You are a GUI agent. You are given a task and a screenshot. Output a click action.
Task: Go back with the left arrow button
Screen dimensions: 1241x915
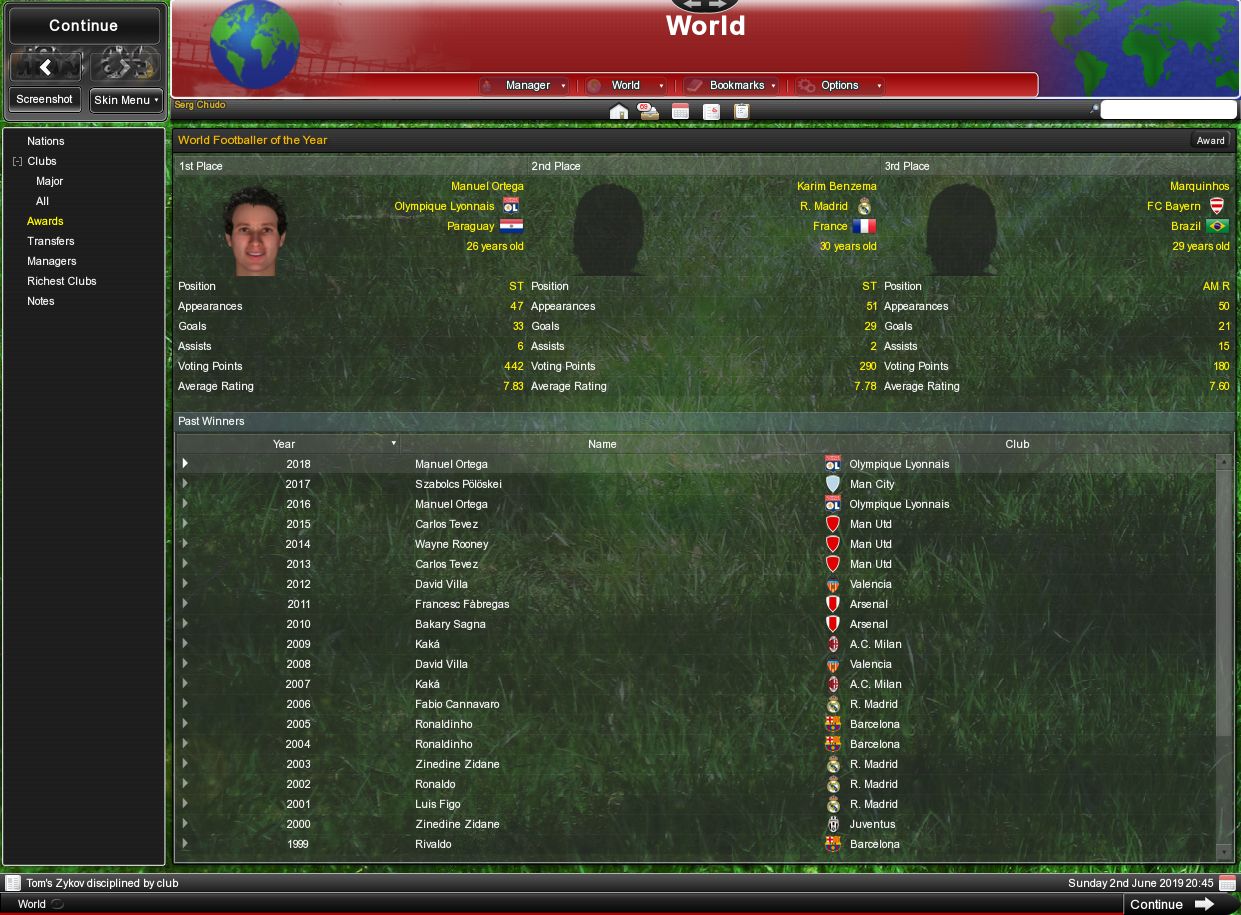click(x=45, y=68)
